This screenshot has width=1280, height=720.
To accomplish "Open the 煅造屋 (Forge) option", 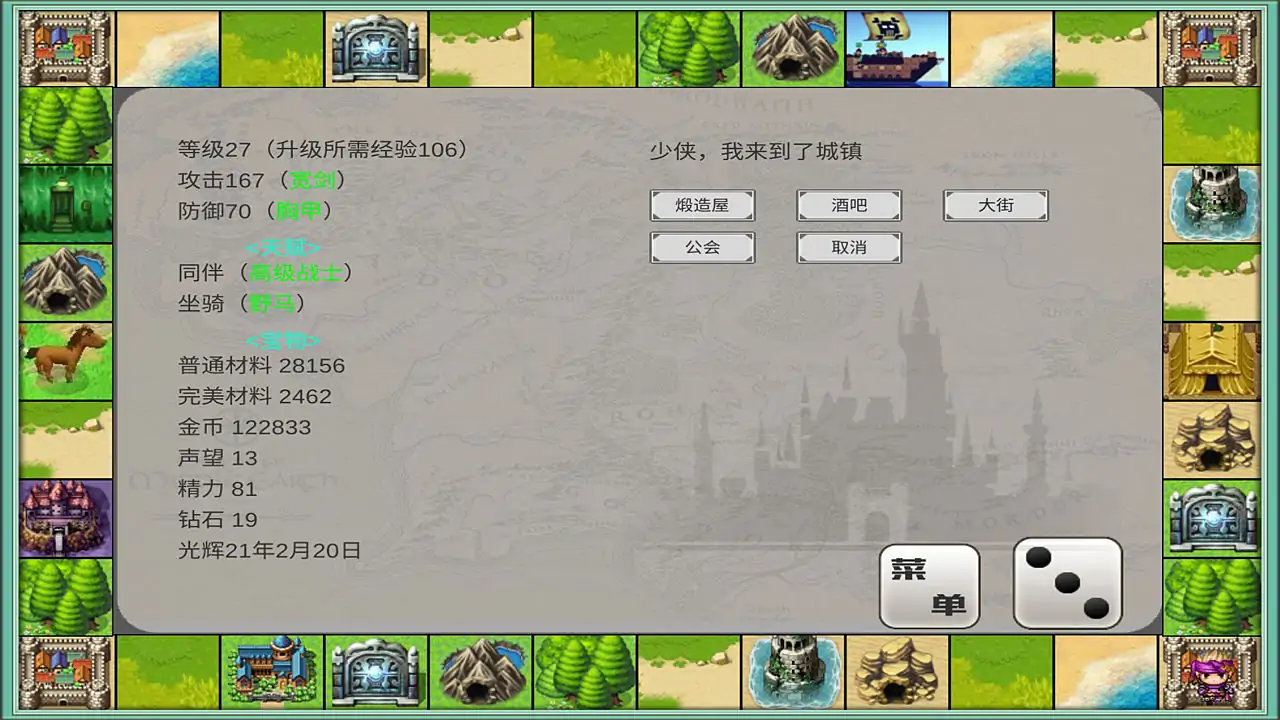I will pos(702,205).
